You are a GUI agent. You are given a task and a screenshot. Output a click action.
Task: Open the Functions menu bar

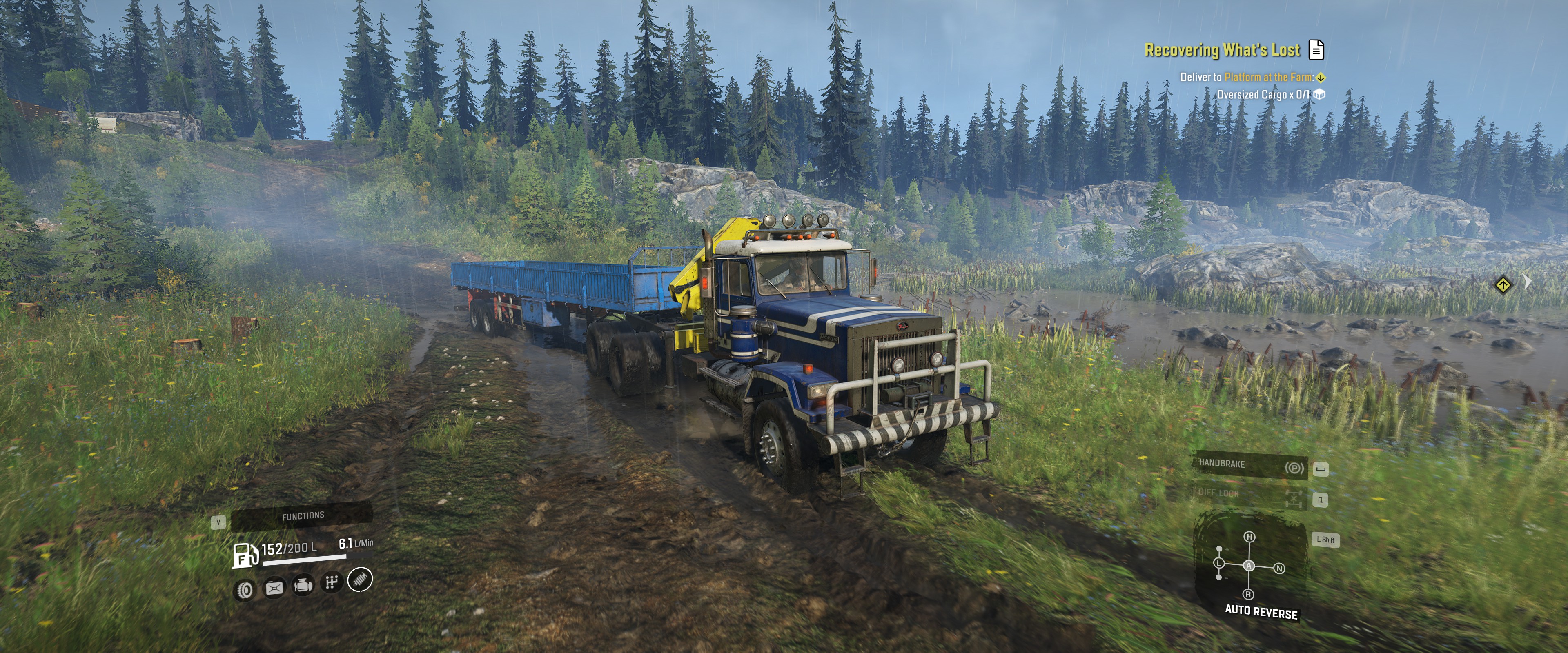point(303,516)
